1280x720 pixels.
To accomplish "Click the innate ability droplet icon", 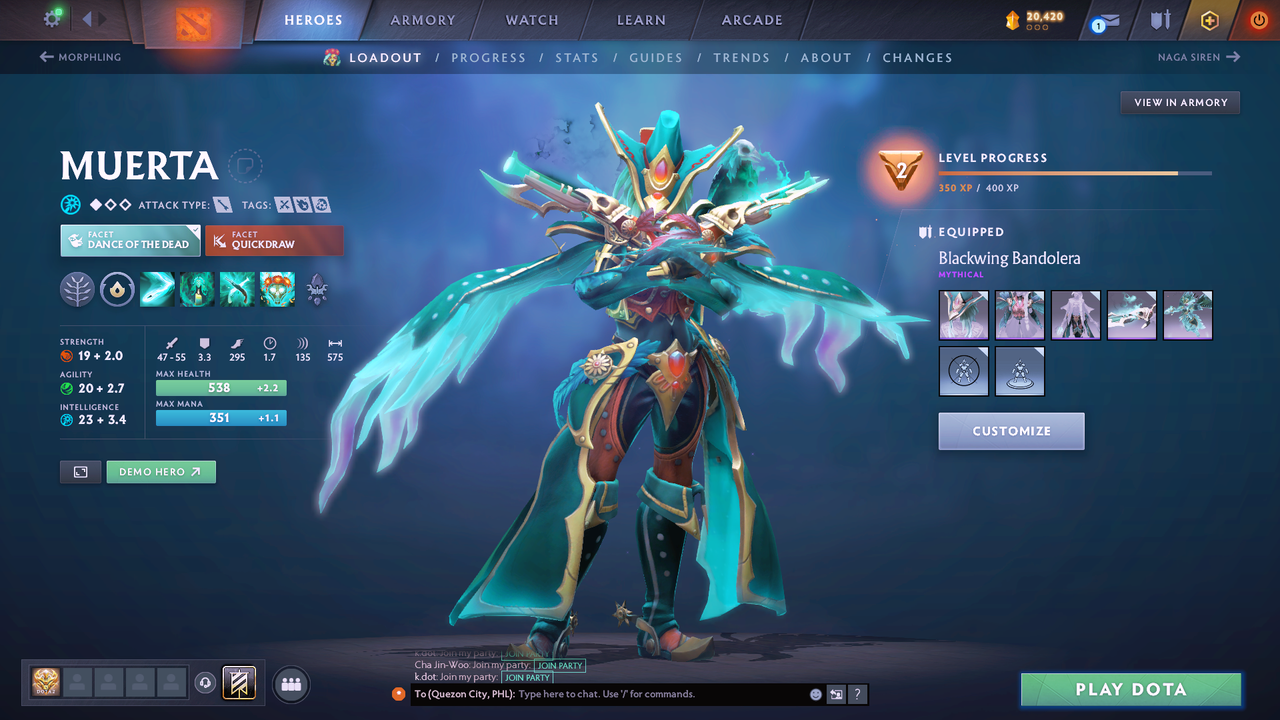I will (117, 289).
